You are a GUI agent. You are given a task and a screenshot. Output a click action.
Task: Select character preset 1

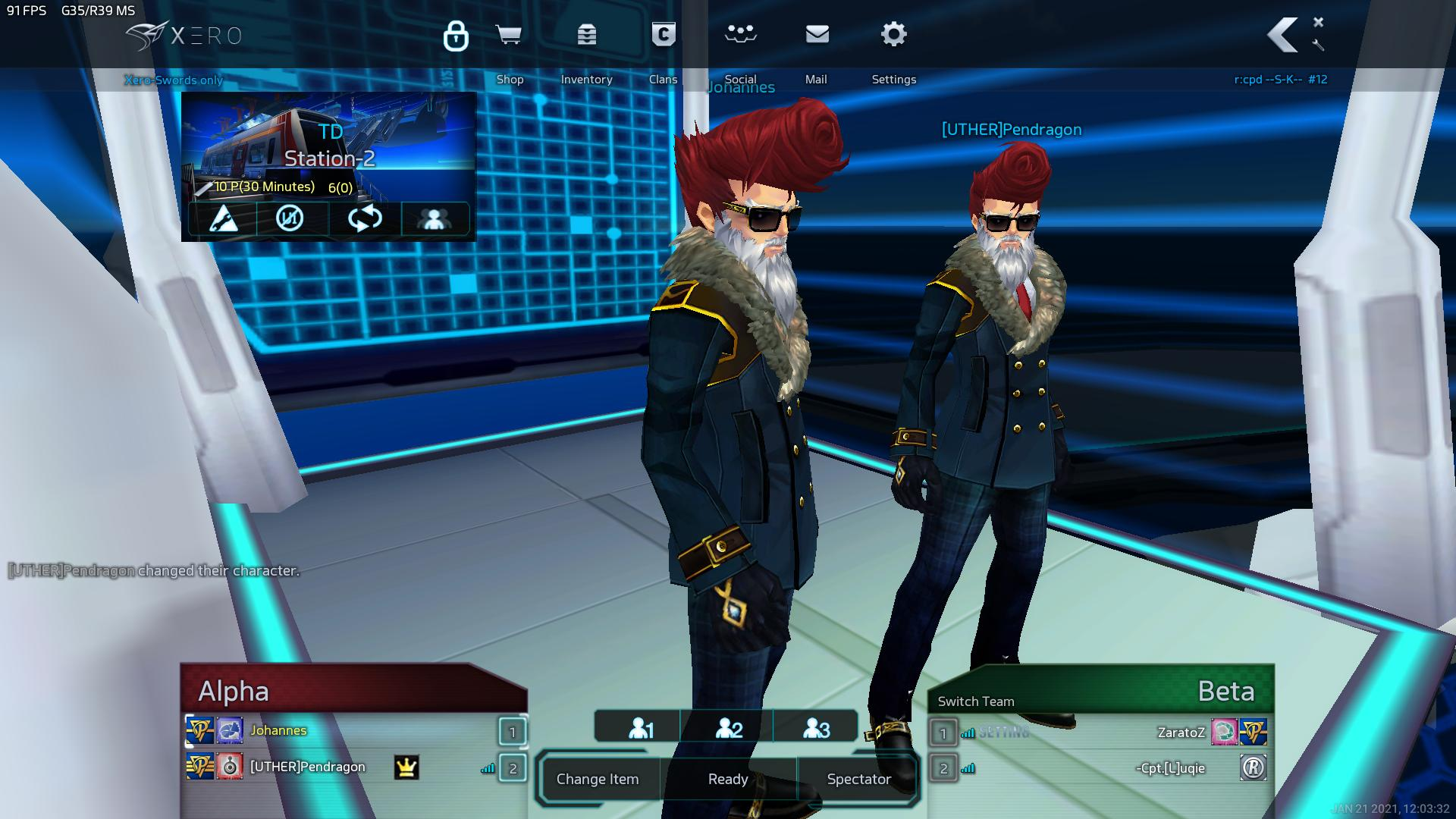pos(641,729)
